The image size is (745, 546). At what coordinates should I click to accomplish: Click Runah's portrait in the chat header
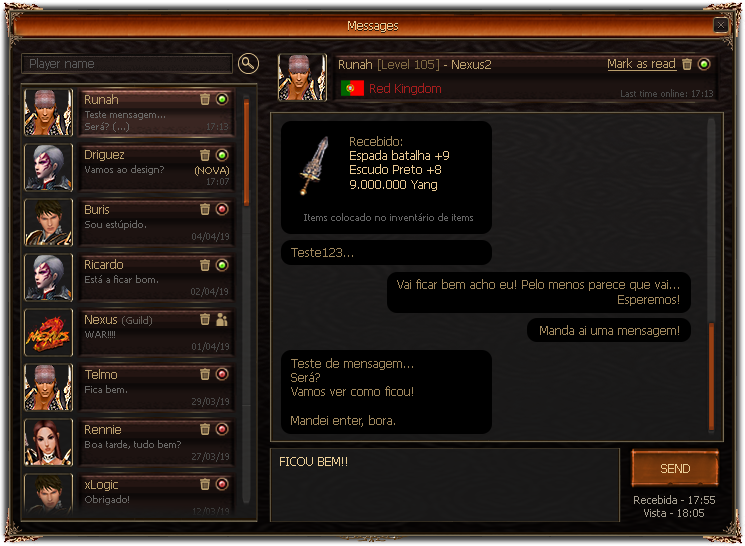coord(301,77)
